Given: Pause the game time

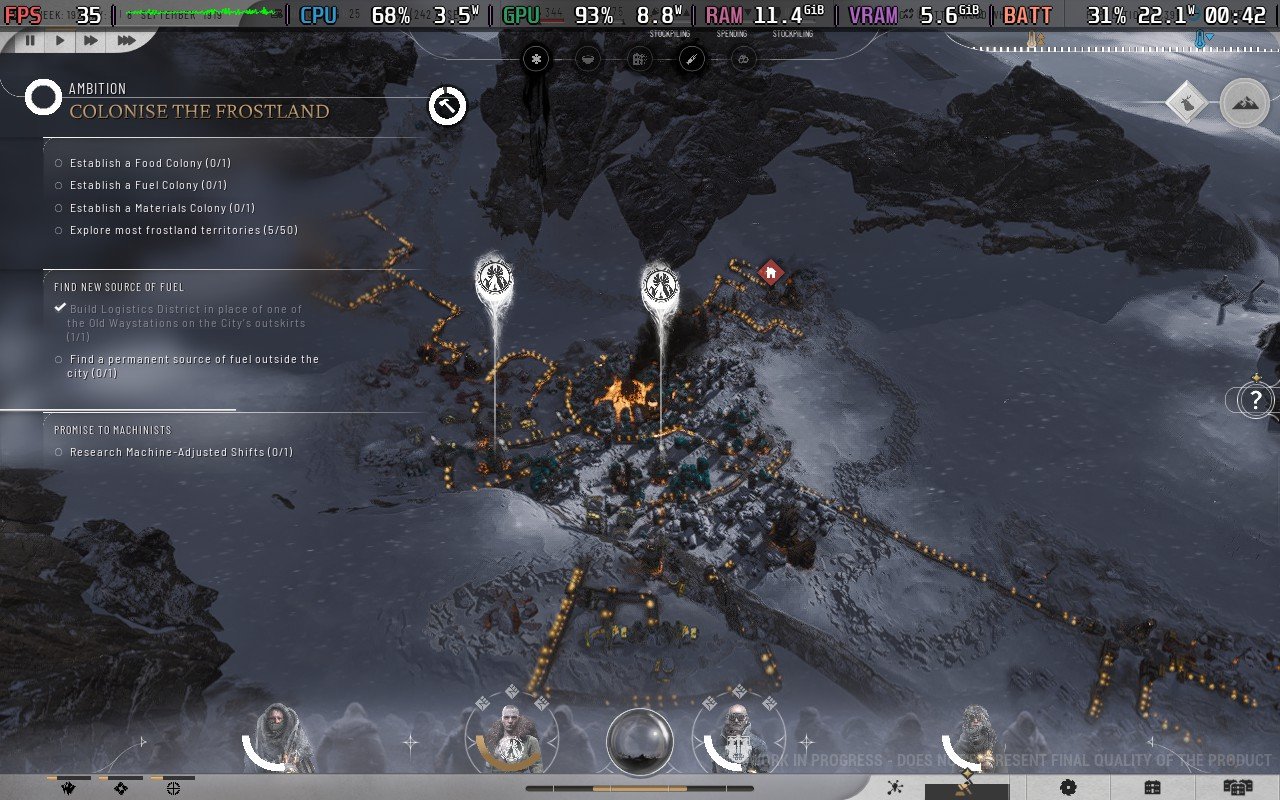Looking at the screenshot, I should tap(30, 40).
